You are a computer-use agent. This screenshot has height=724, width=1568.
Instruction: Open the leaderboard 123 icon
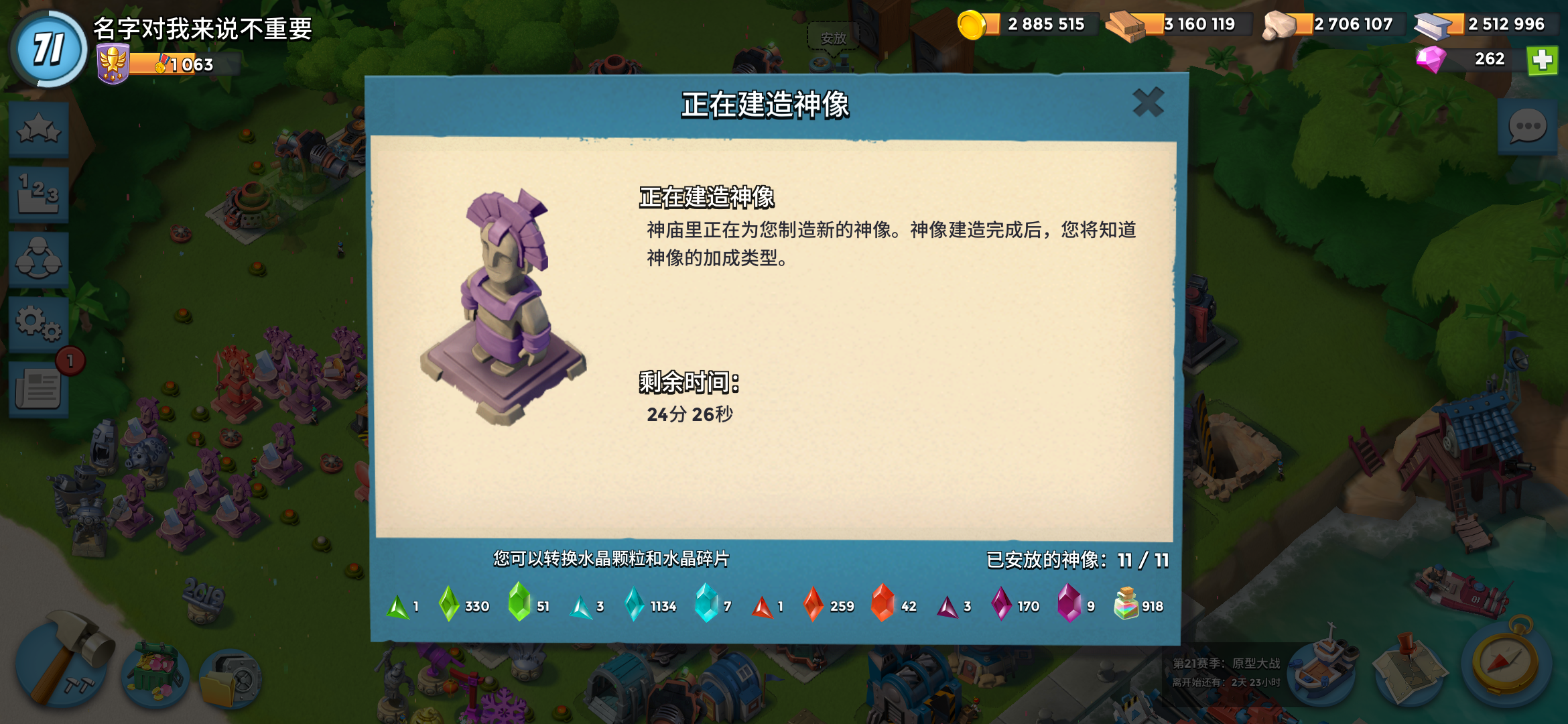(39, 194)
